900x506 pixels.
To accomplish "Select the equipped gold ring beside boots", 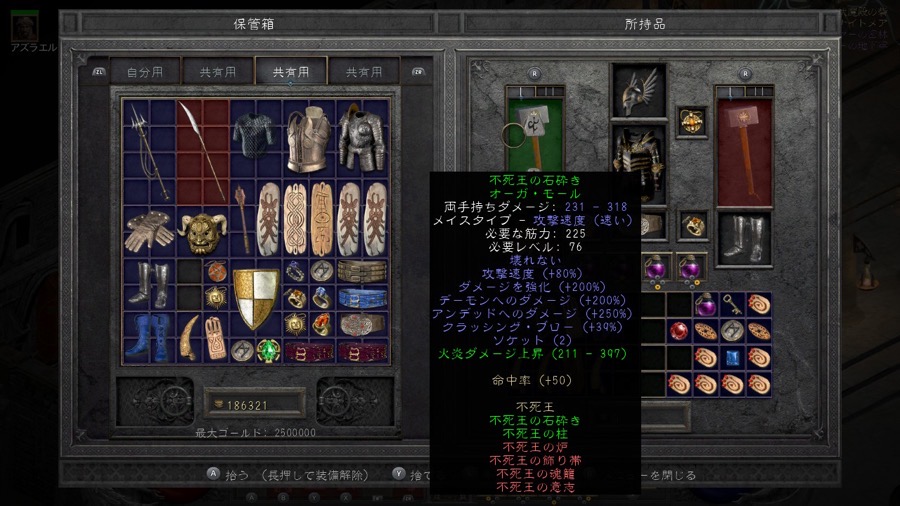I will tap(691, 226).
